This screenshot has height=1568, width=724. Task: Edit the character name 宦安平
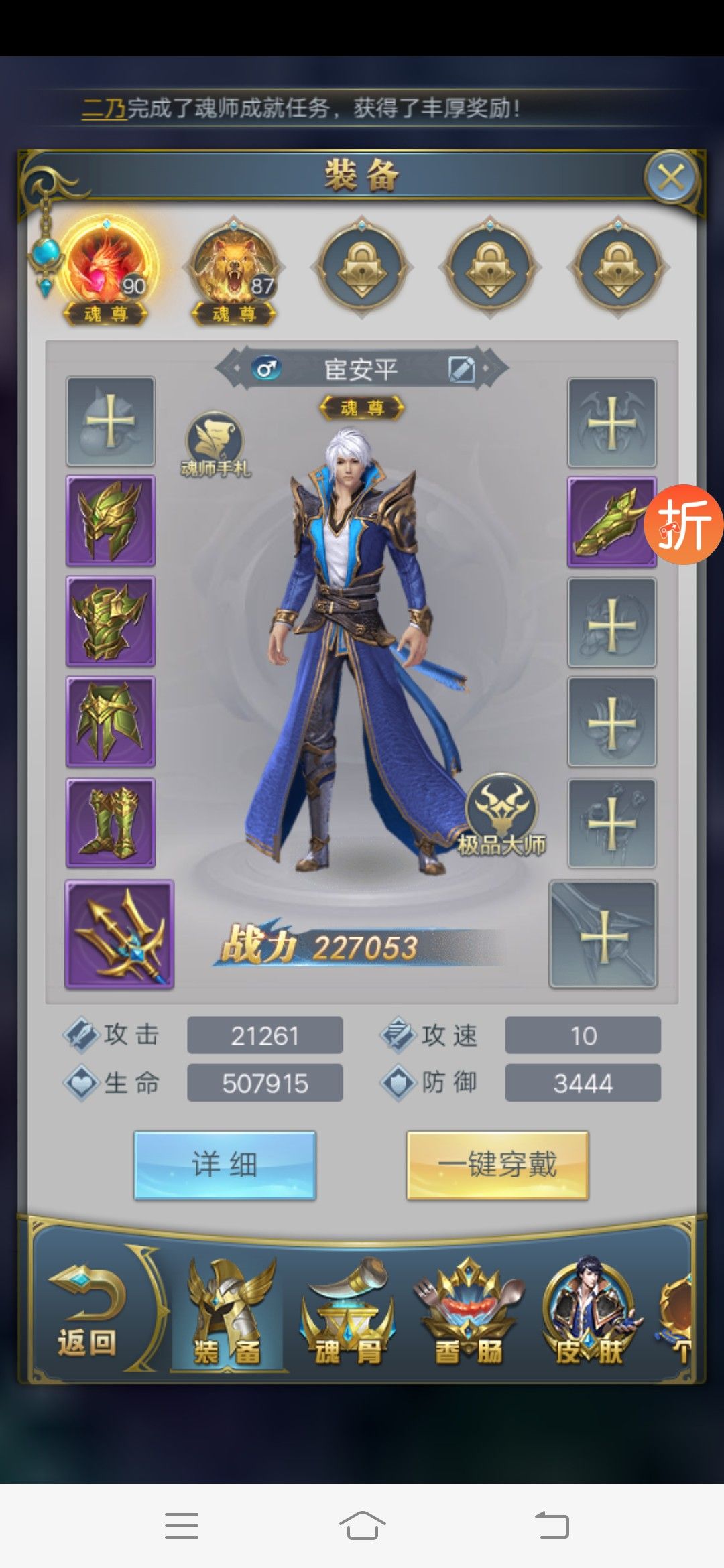[461, 369]
